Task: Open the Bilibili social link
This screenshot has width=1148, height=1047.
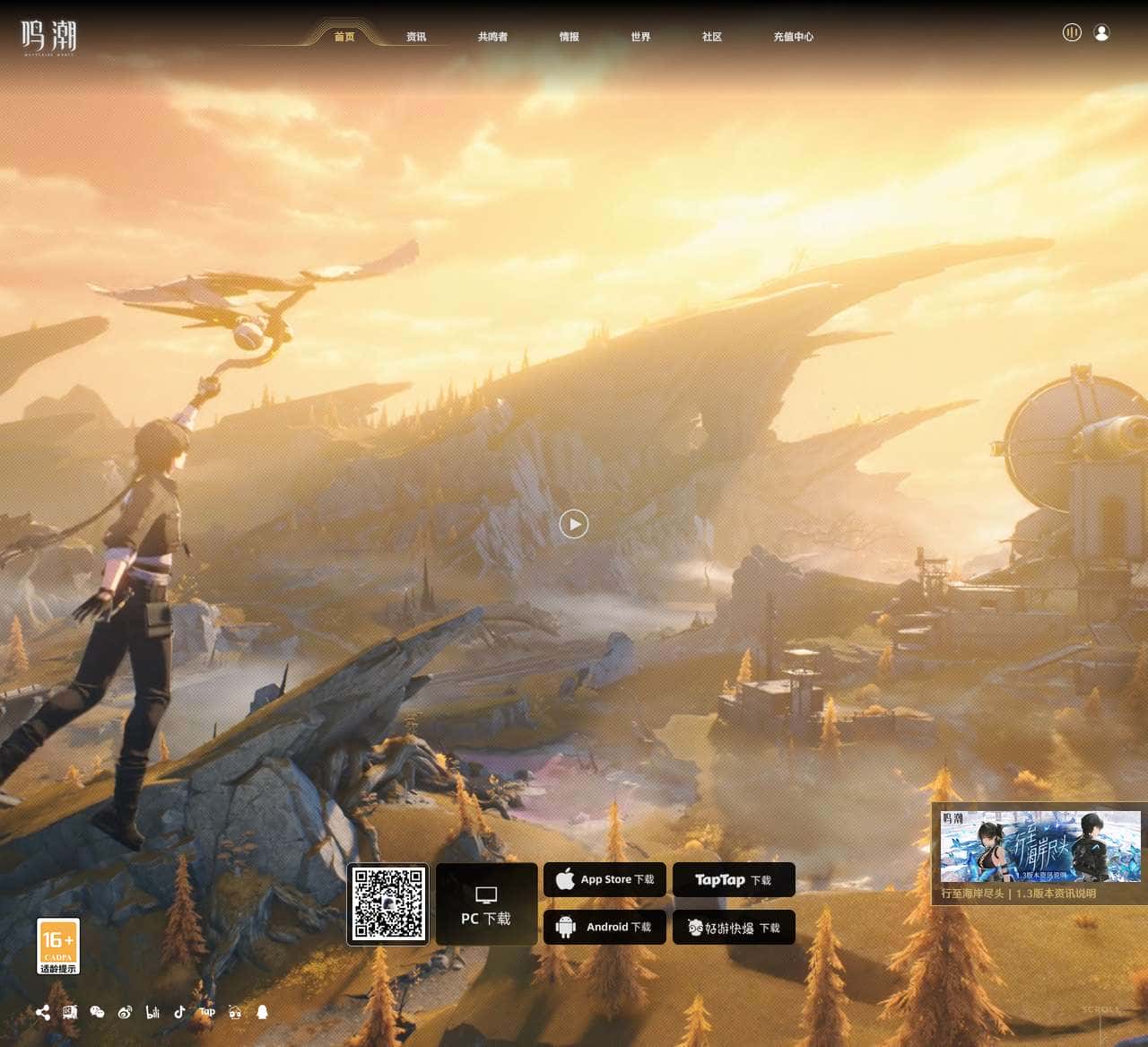Action: 152,1012
